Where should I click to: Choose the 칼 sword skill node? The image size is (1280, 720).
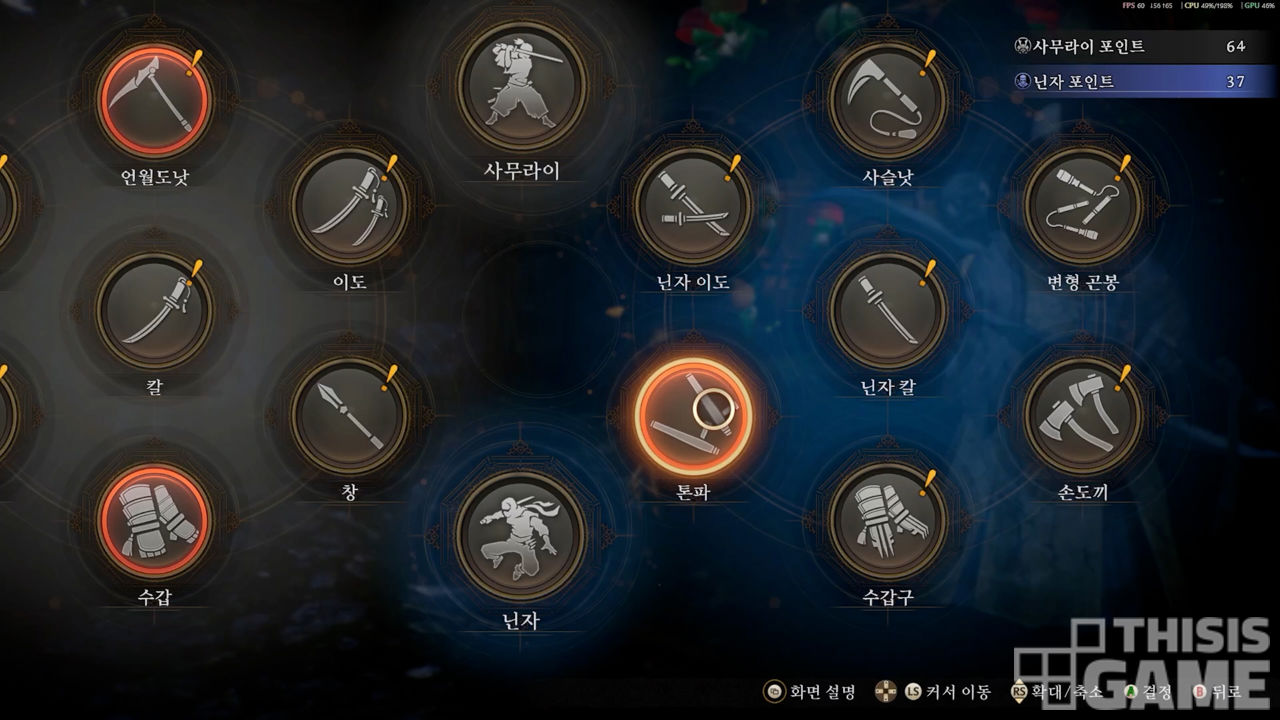pos(154,310)
